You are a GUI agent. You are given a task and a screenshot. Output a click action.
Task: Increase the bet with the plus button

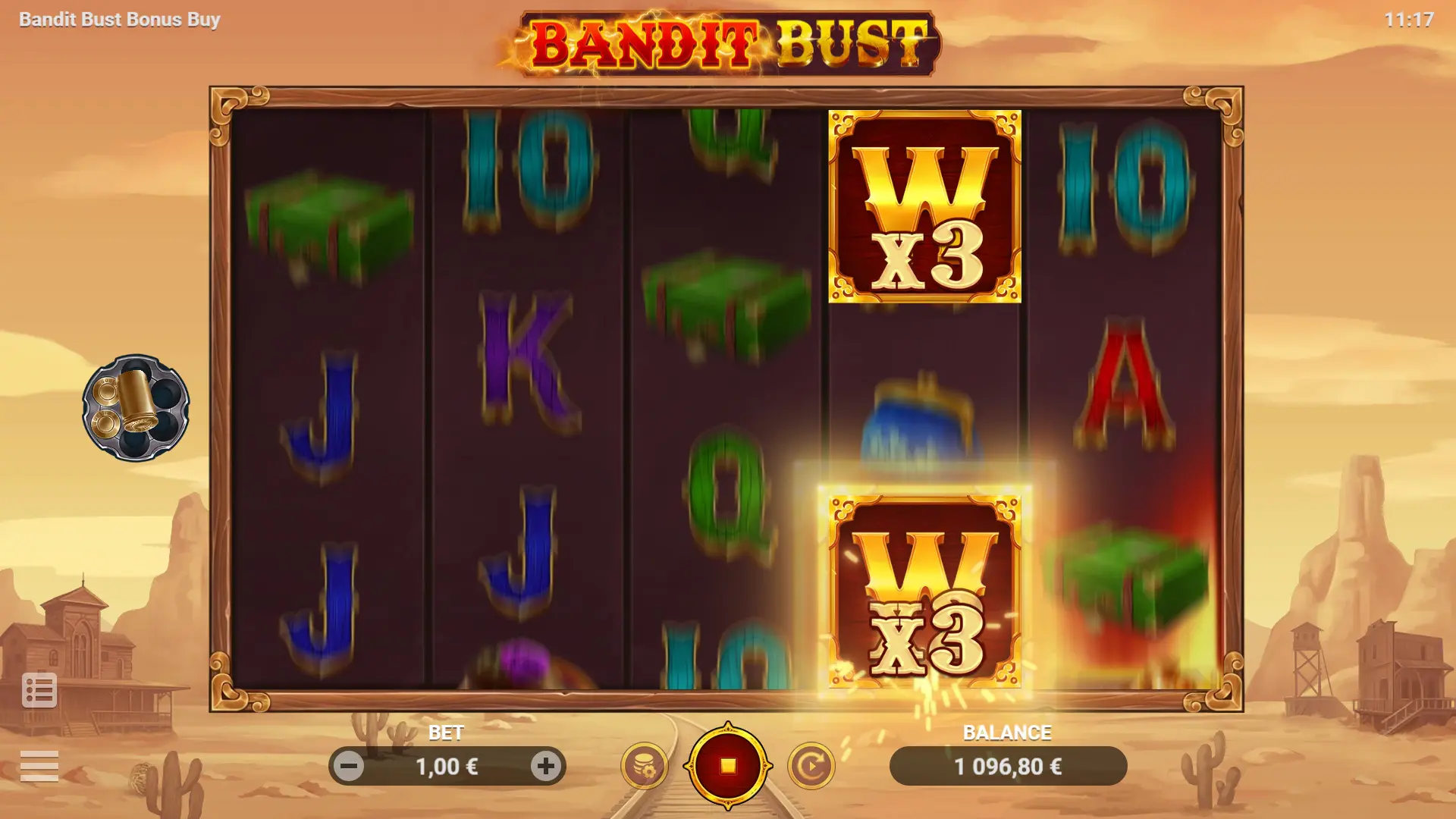coord(545,767)
